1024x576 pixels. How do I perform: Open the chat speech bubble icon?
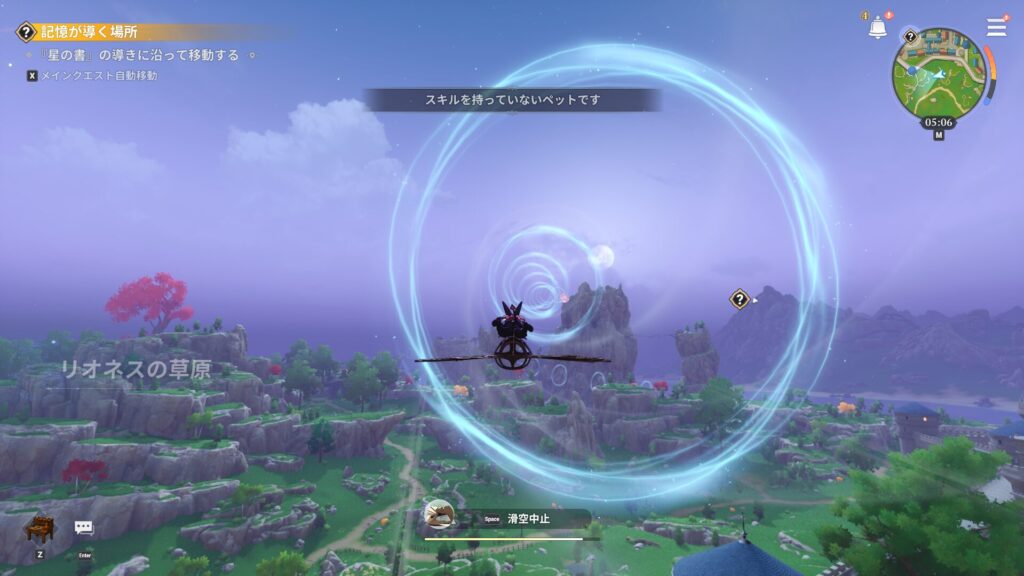[x=84, y=528]
